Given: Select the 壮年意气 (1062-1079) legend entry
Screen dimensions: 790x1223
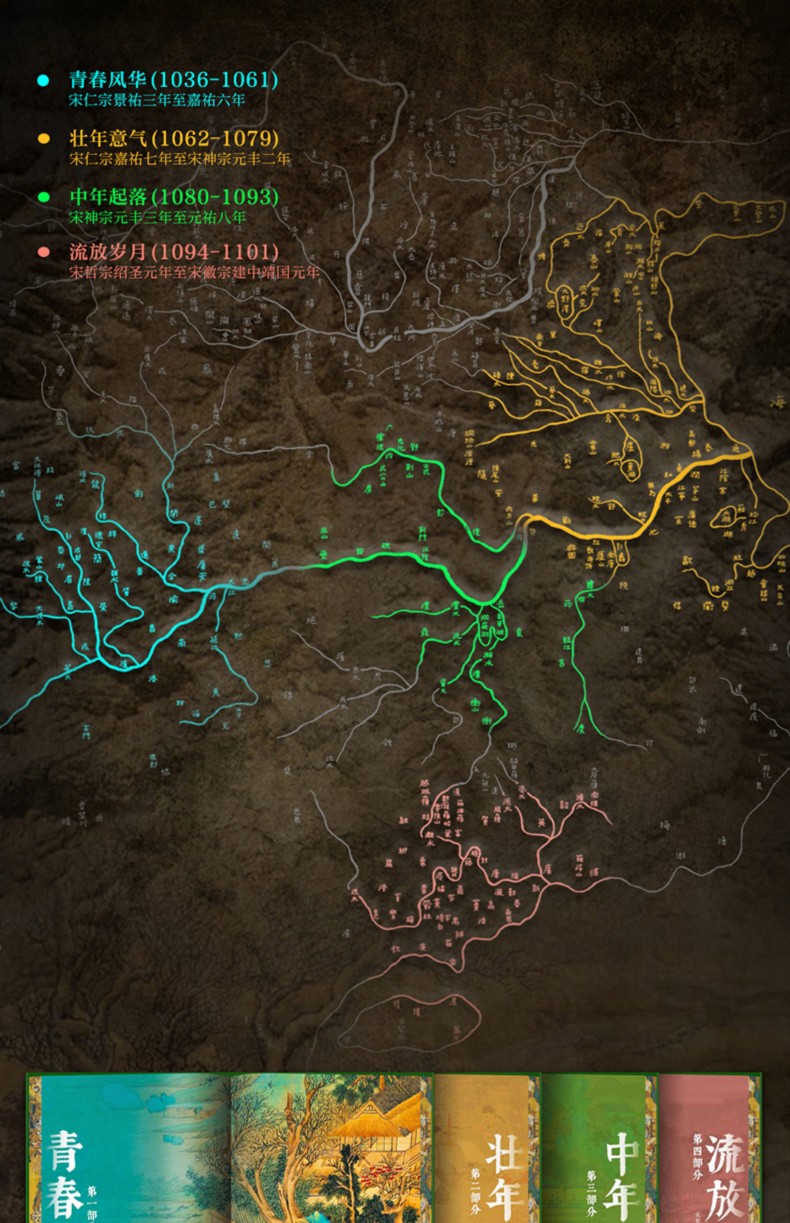Looking at the screenshot, I should pyautogui.click(x=173, y=138).
